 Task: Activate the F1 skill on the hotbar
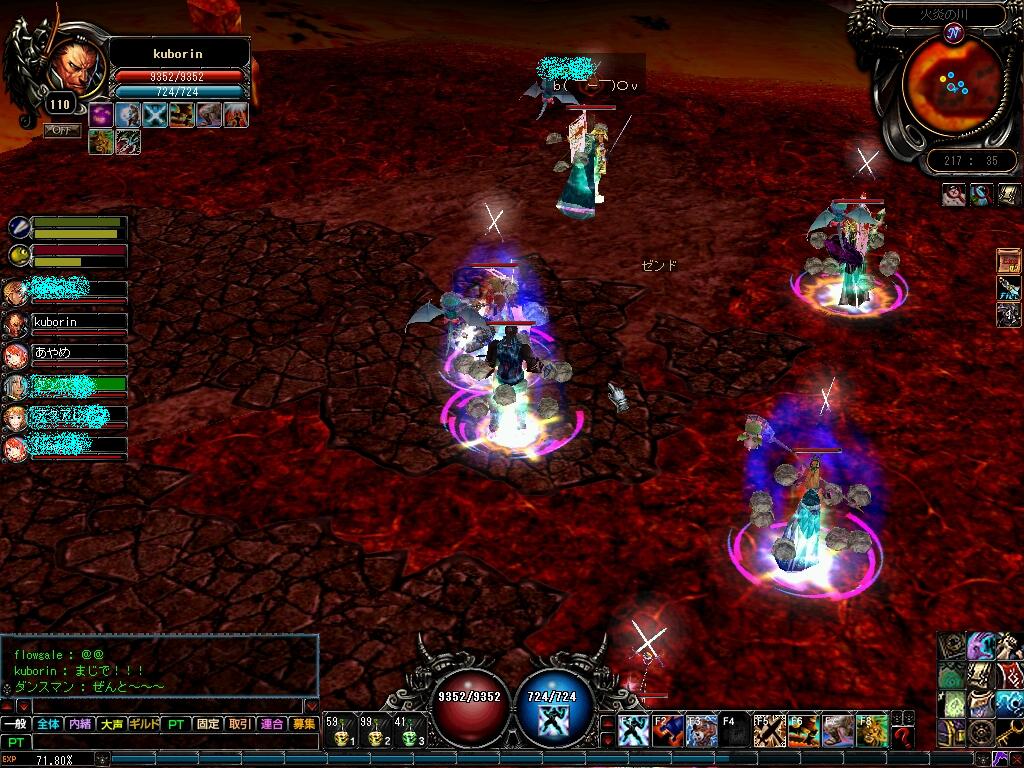point(634,731)
